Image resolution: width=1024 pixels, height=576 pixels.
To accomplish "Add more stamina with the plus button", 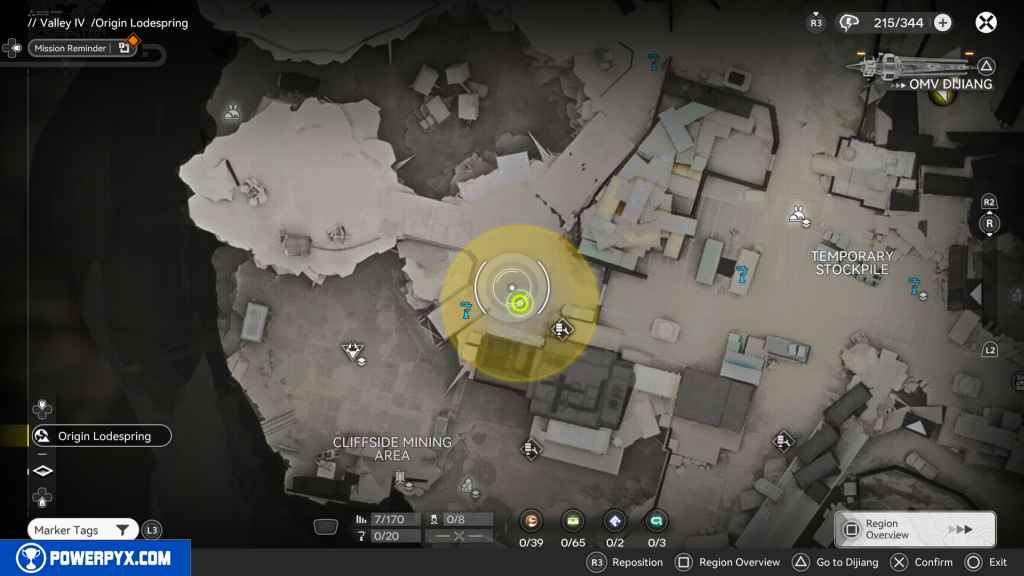I will pos(942,23).
